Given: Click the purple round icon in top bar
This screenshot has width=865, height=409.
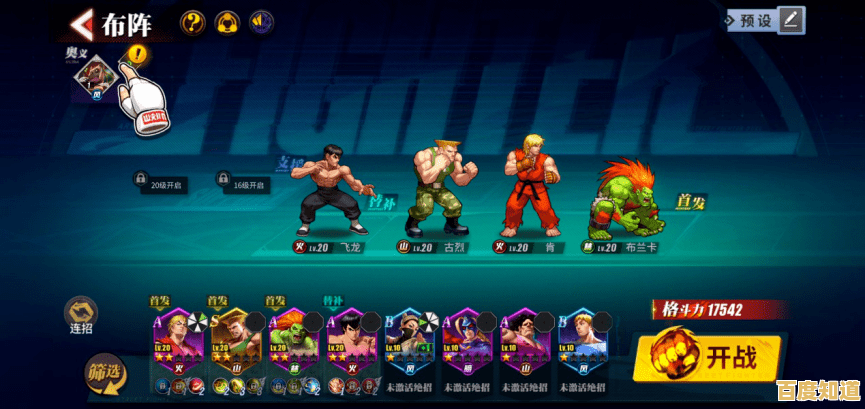Looking at the screenshot, I should [262, 22].
